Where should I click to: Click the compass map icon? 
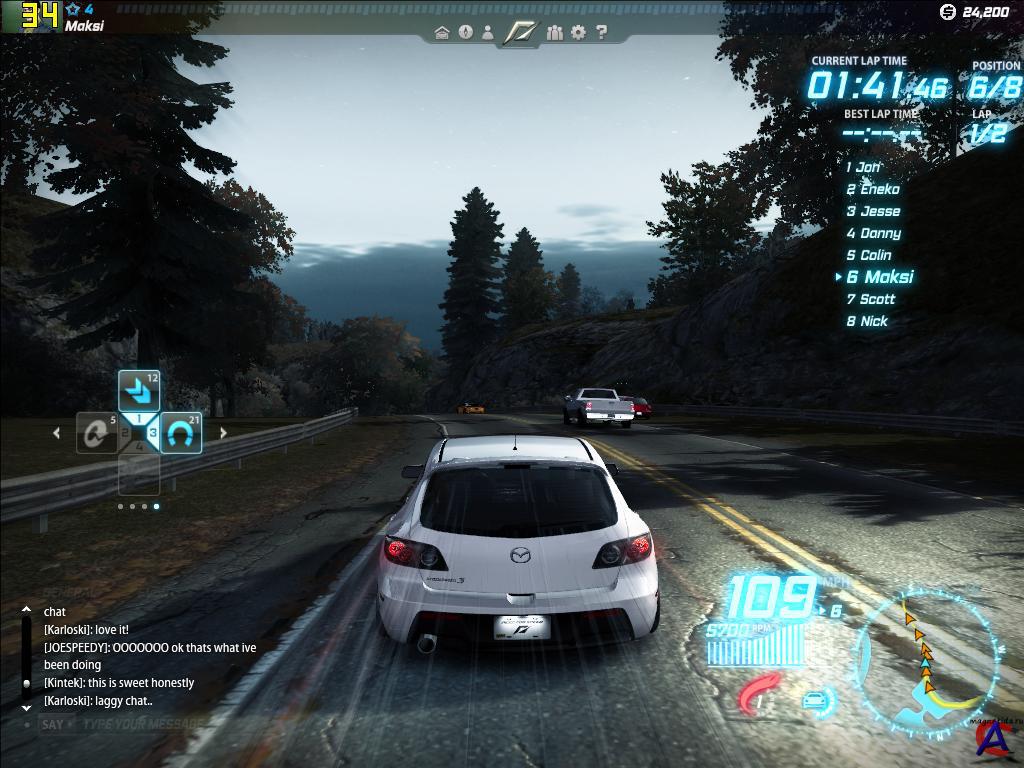click(465, 33)
